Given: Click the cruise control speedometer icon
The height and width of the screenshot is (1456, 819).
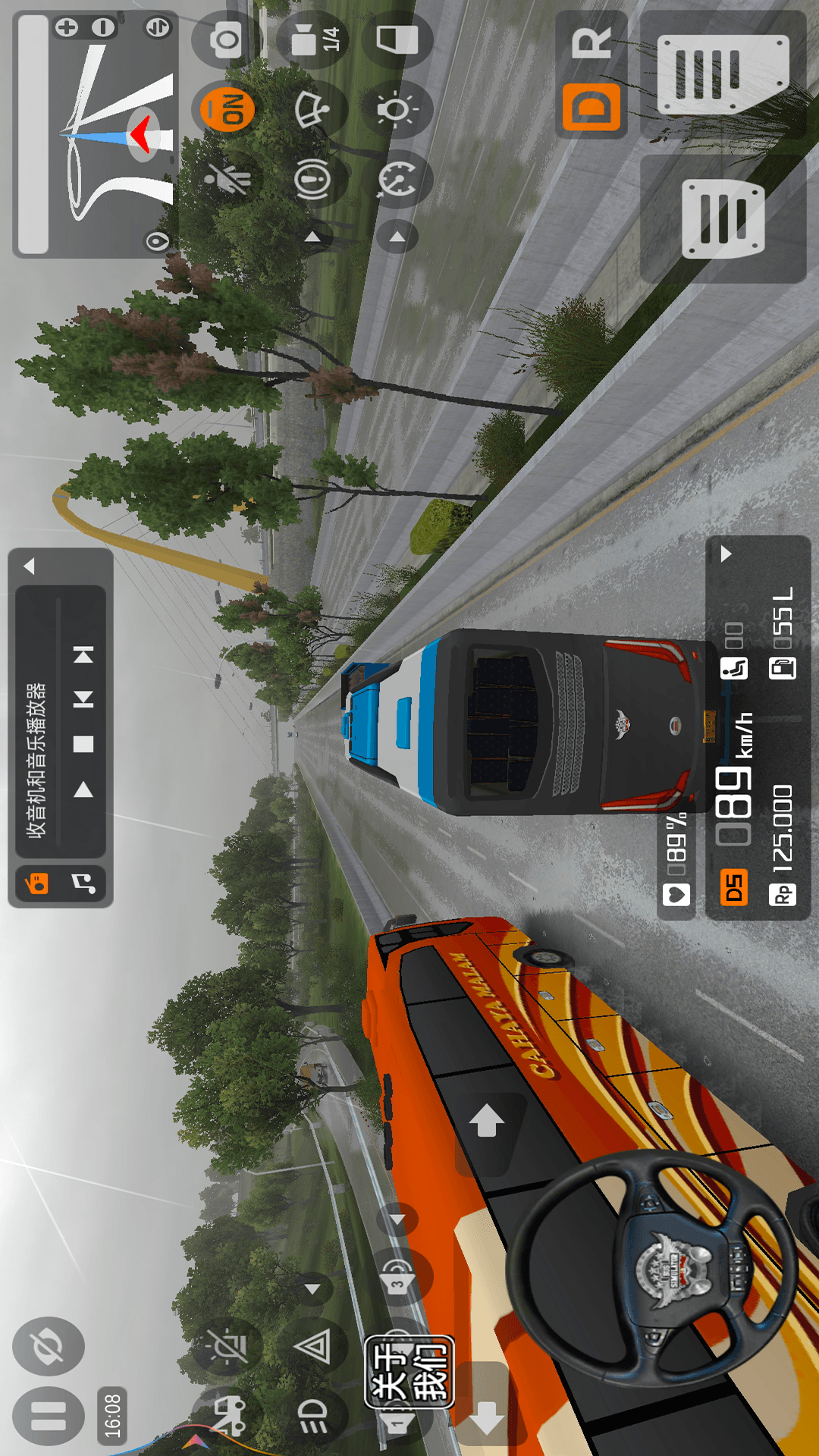Looking at the screenshot, I should (x=397, y=180).
